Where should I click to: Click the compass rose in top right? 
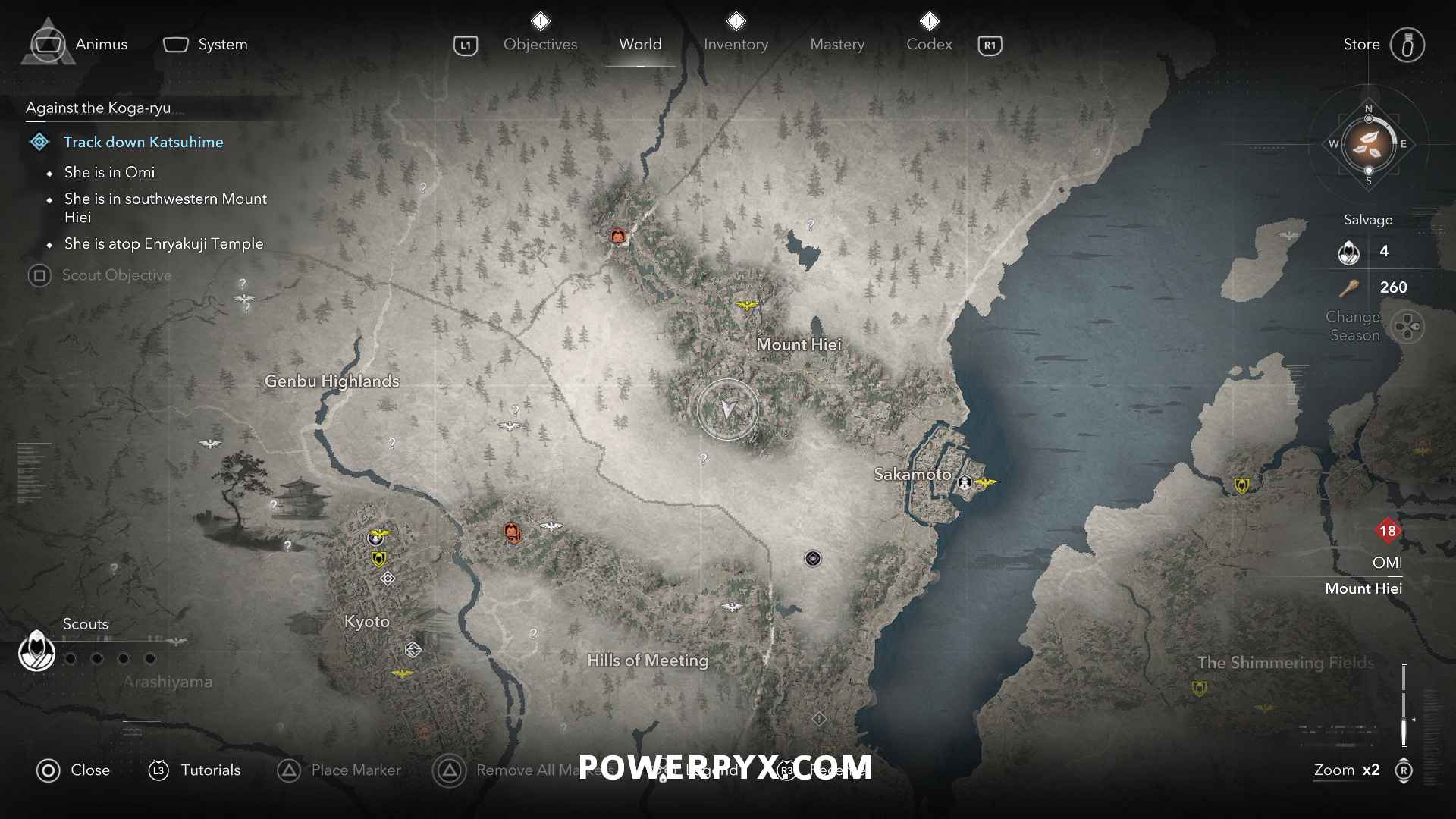[1367, 144]
